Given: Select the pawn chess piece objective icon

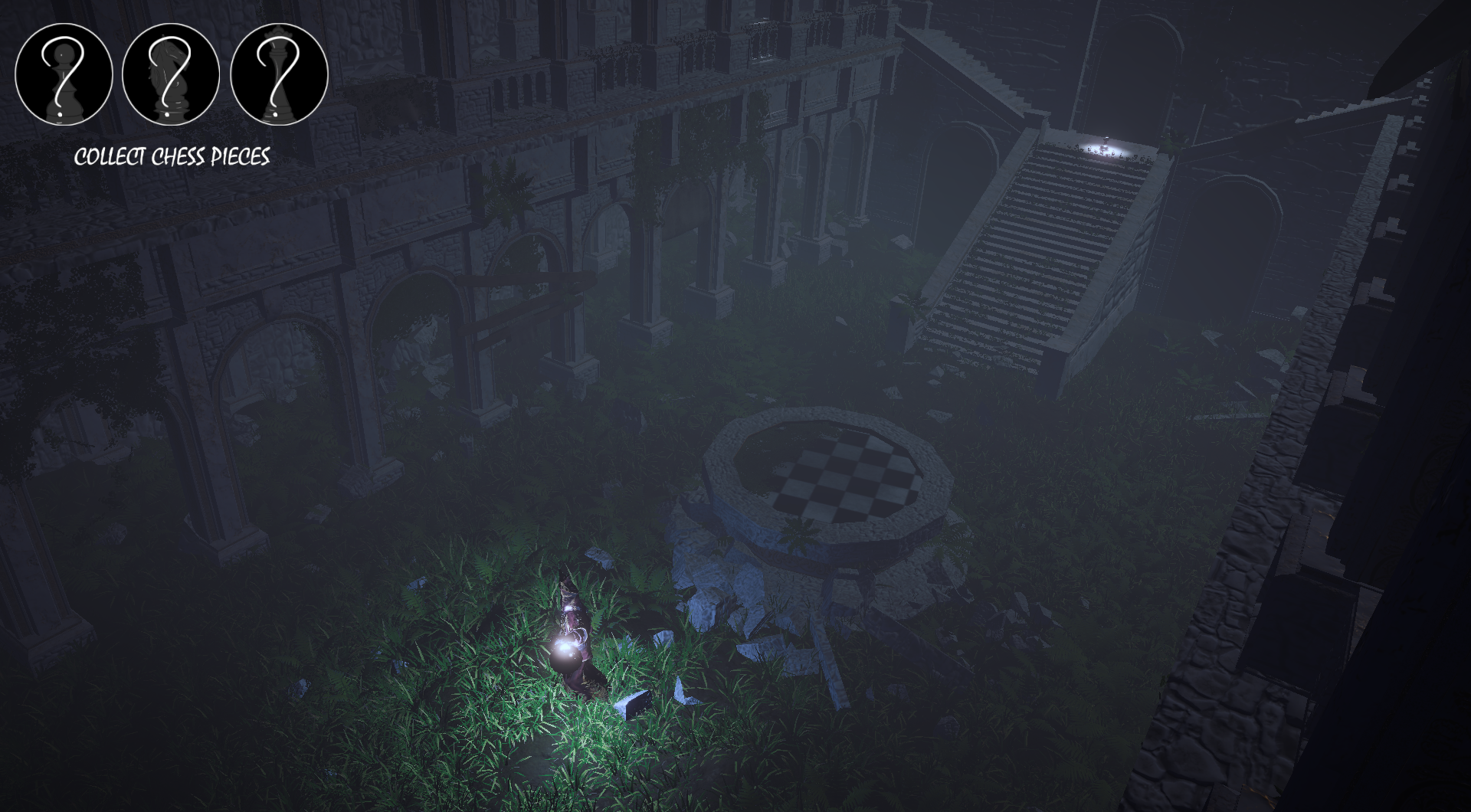Looking at the screenshot, I should [64, 74].
